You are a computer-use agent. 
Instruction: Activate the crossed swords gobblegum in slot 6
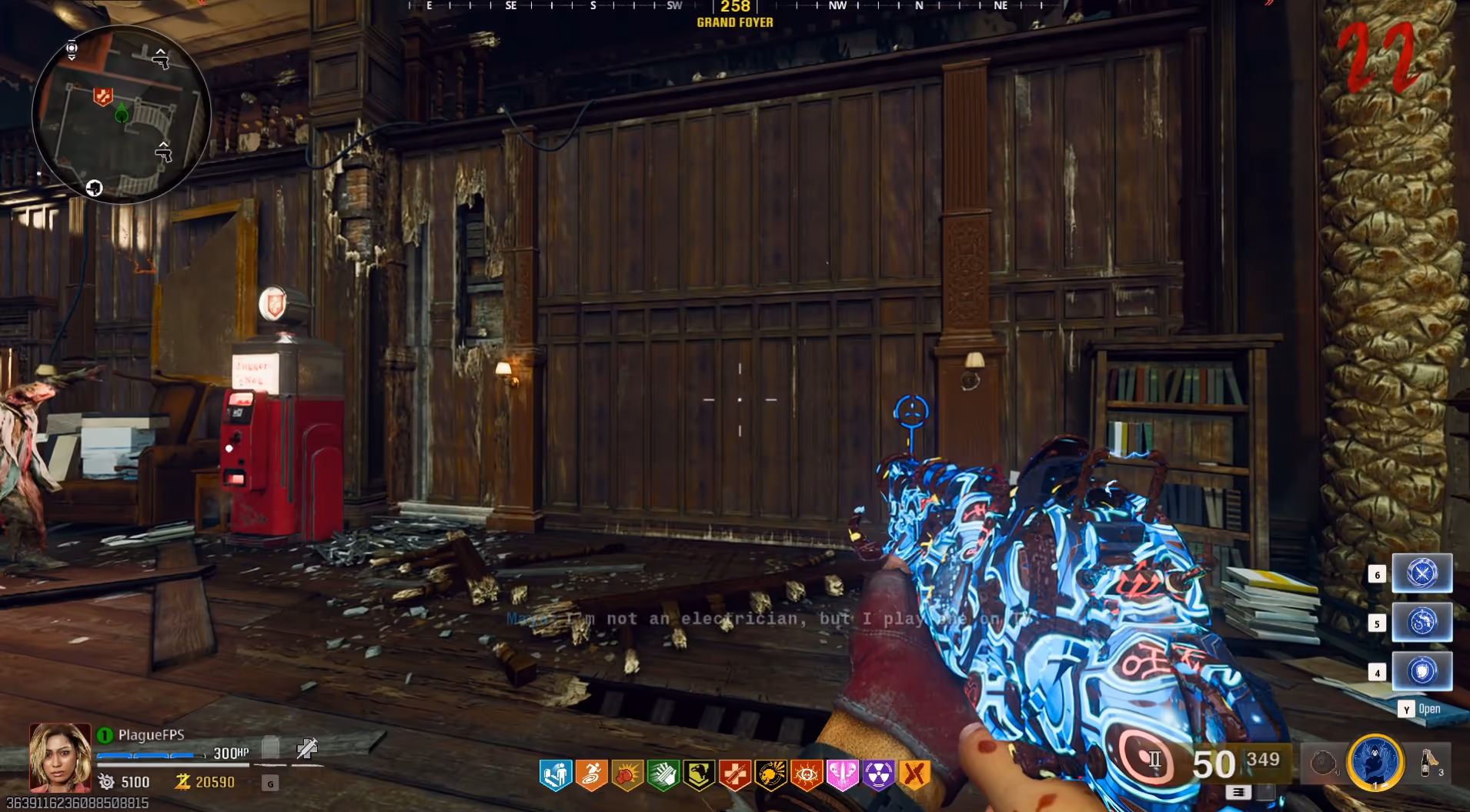1422,573
